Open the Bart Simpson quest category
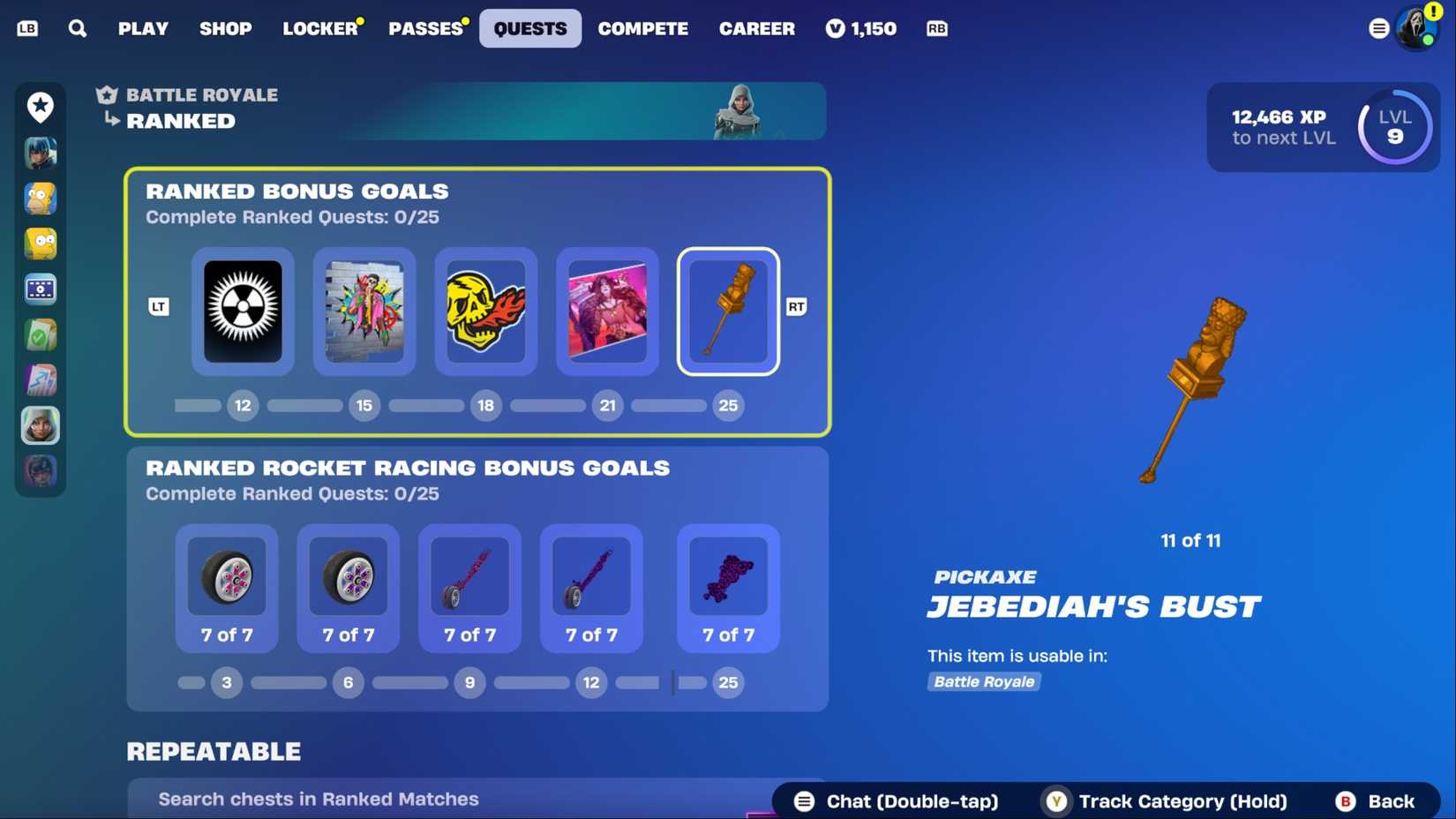This screenshot has width=1456, height=819. click(x=39, y=244)
